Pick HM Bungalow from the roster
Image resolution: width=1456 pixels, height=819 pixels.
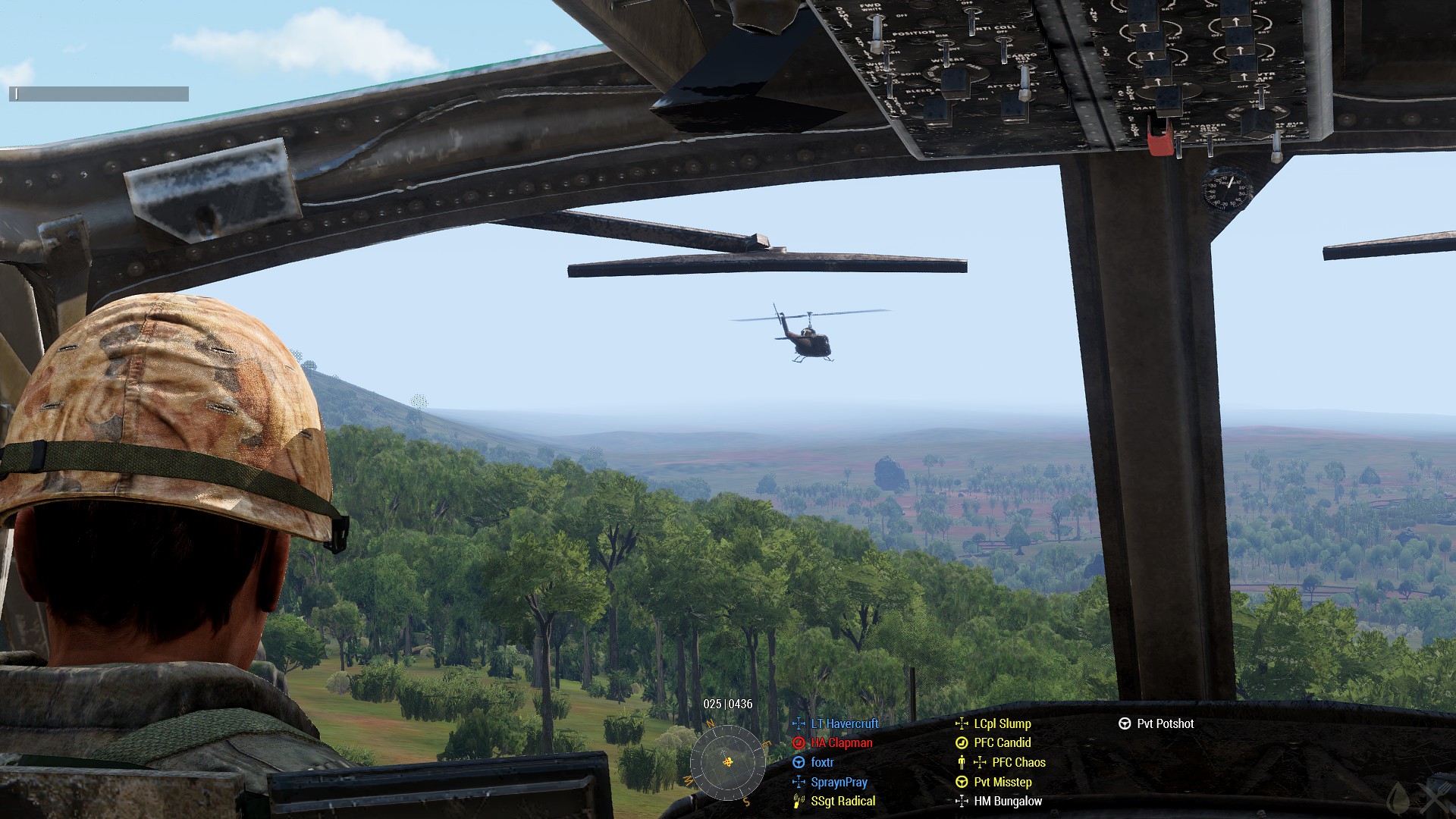1007,802
